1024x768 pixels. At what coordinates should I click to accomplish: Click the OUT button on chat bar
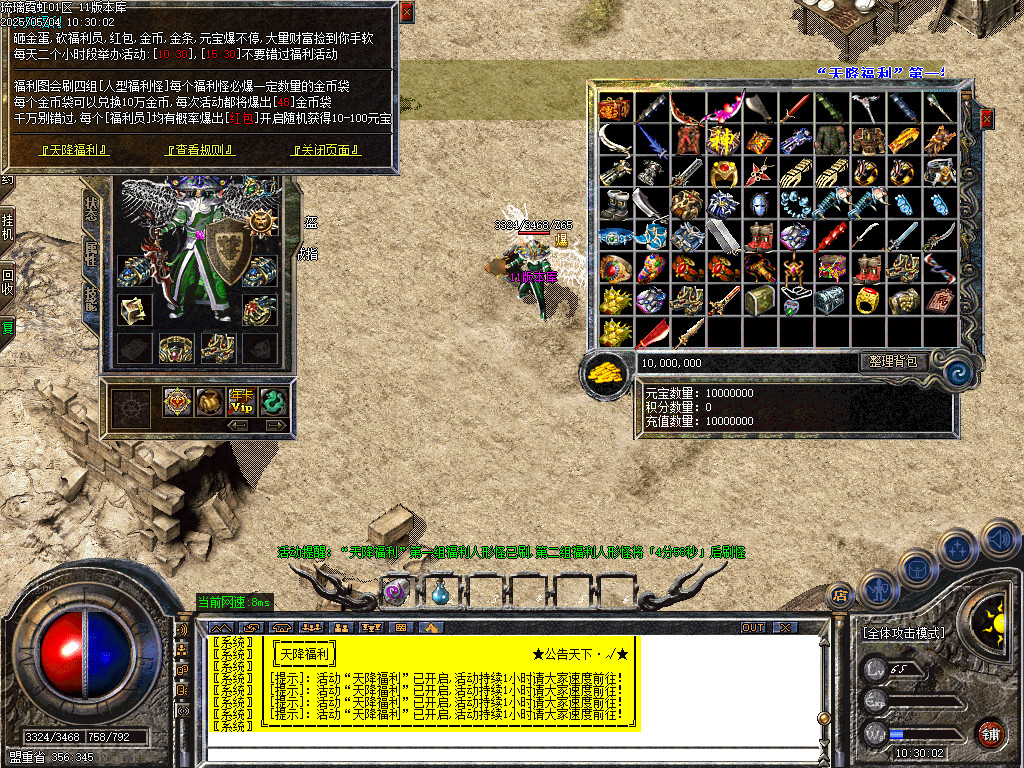tap(752, 627)
